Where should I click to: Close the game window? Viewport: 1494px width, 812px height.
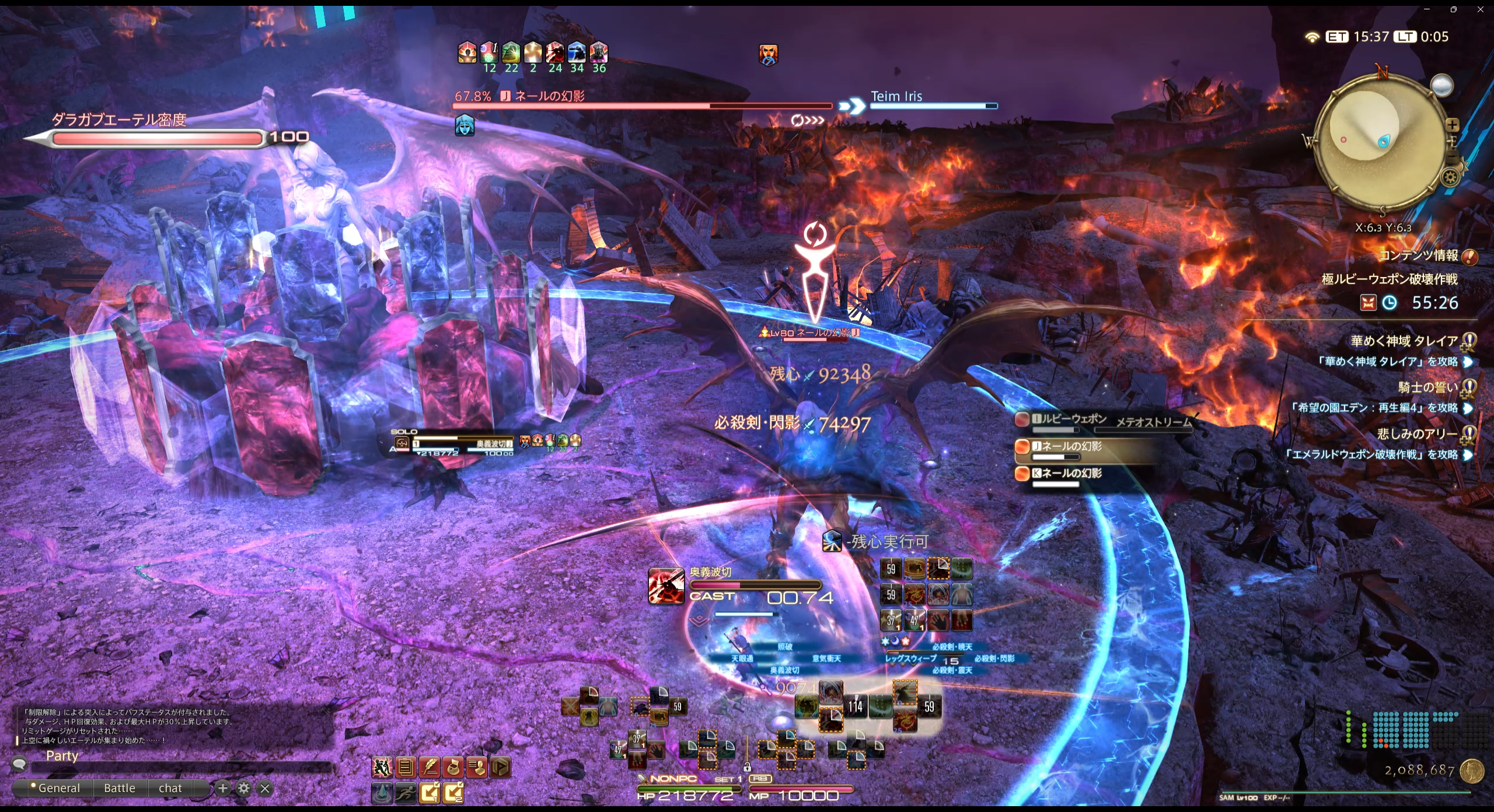1481,9
